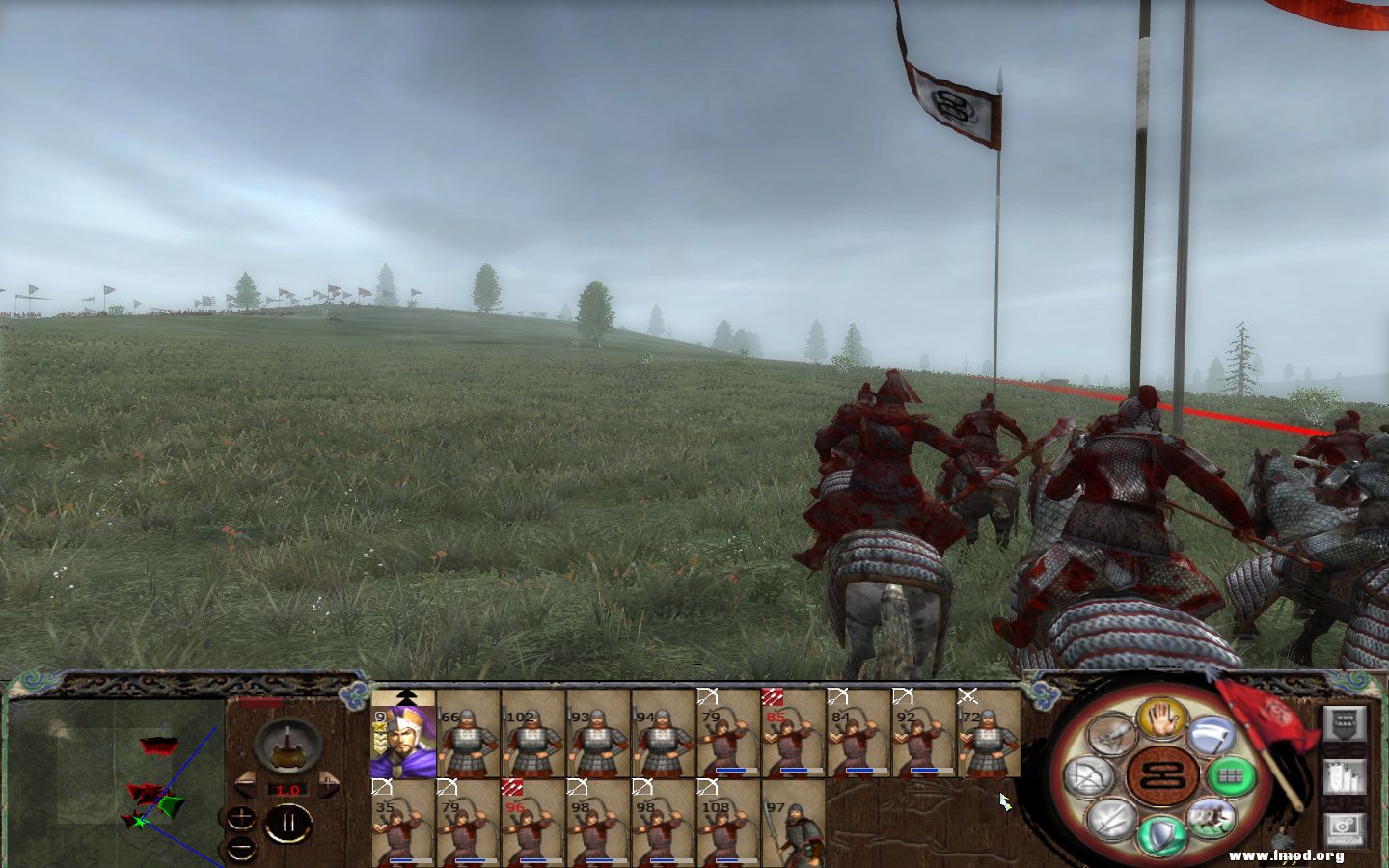The width and height of the screenshot is (1389, 868).
Task: Zoom the minimap in with the plus button
Action: tap(240, 817)
